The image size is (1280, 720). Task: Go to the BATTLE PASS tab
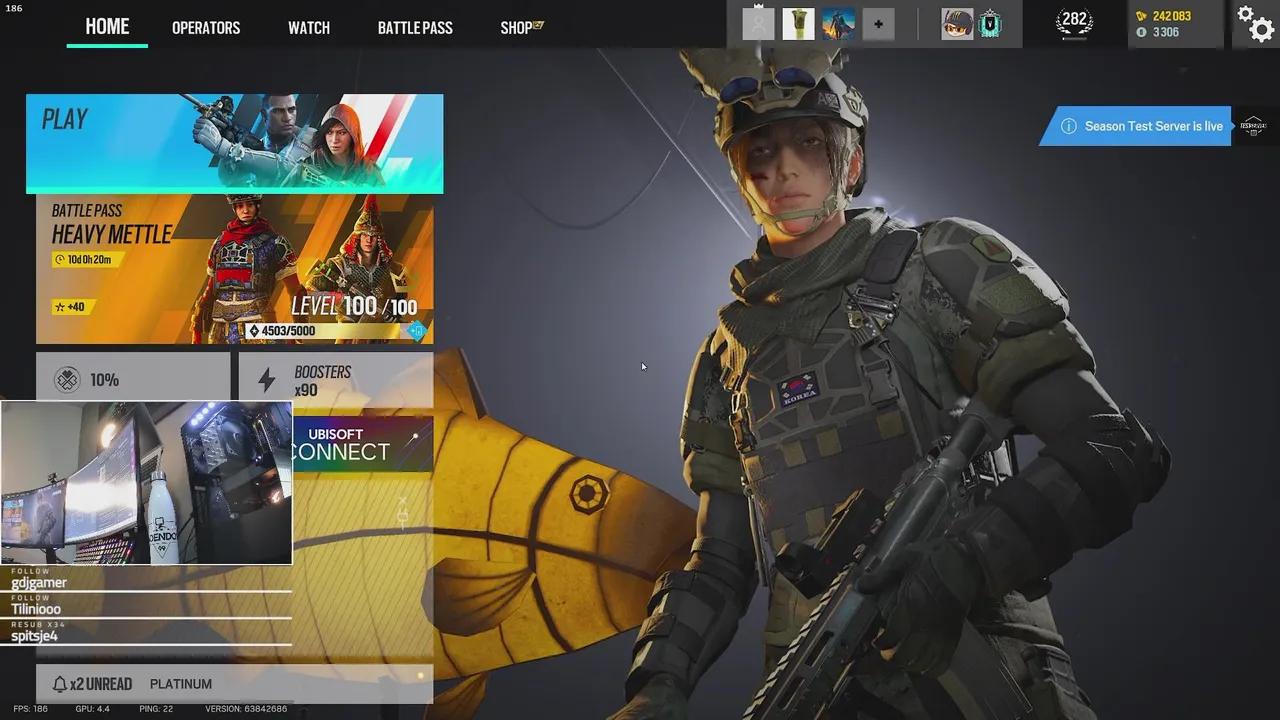414,27
